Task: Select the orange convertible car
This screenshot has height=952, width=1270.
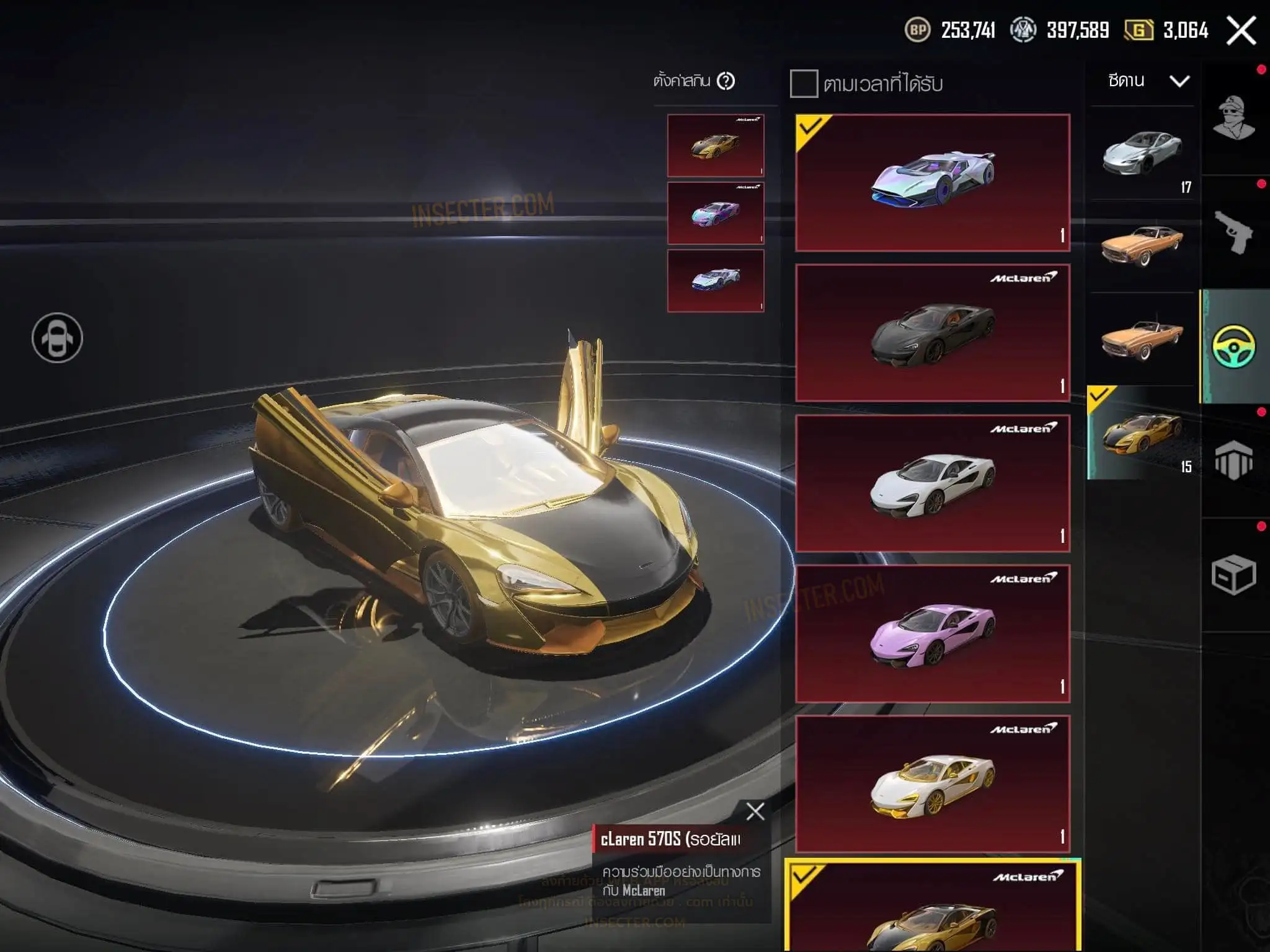Action: 1142,339
